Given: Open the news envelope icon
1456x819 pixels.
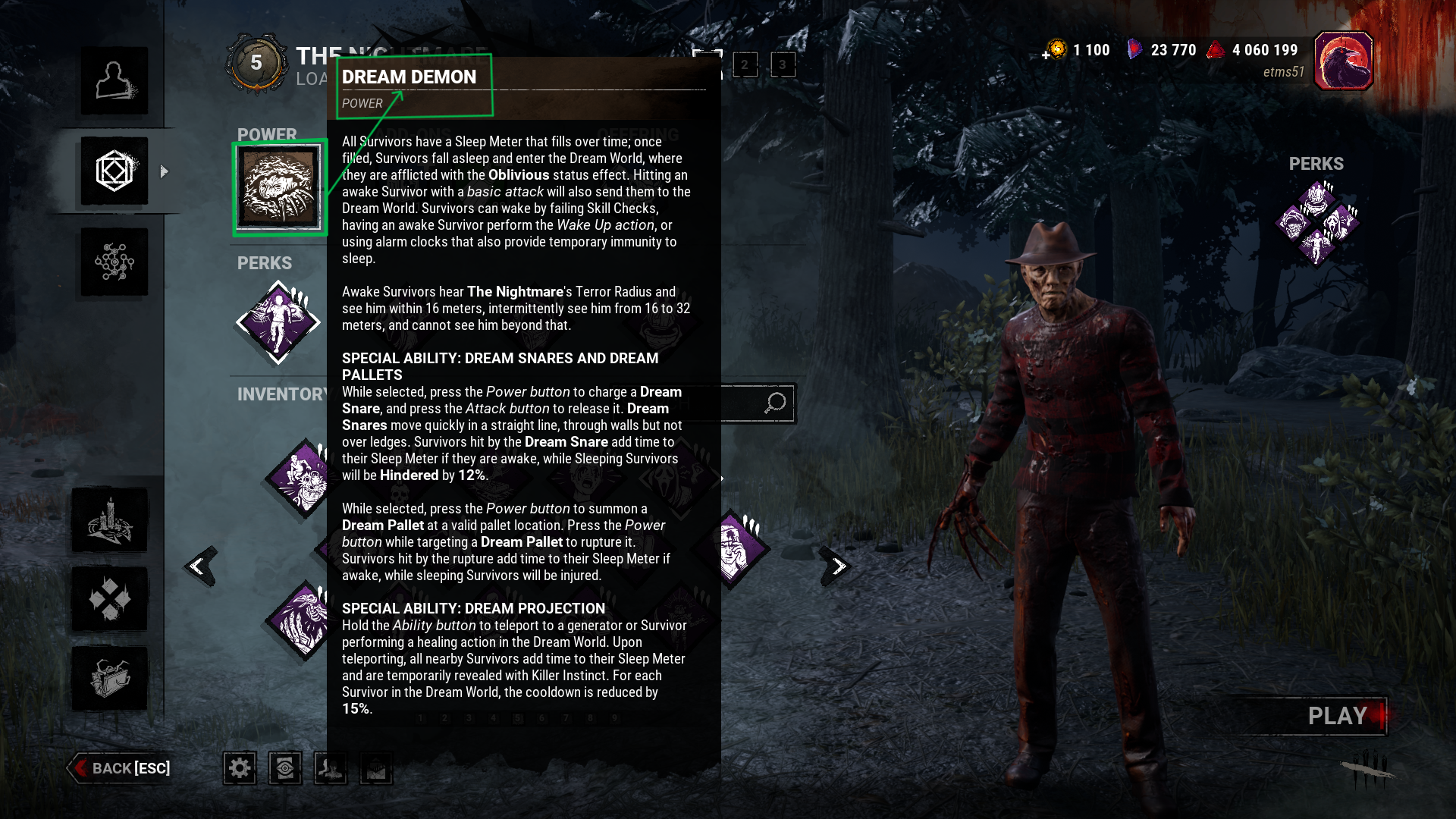Looking at the screenshot, I should click(x=375, y=768).
